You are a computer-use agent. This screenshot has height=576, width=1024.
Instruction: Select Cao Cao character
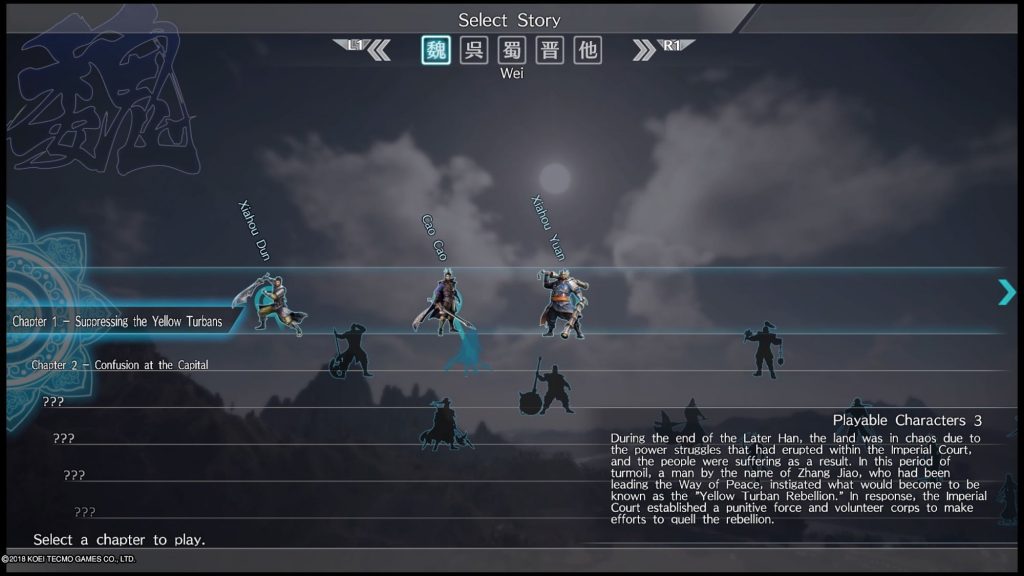tap(440, 302)
